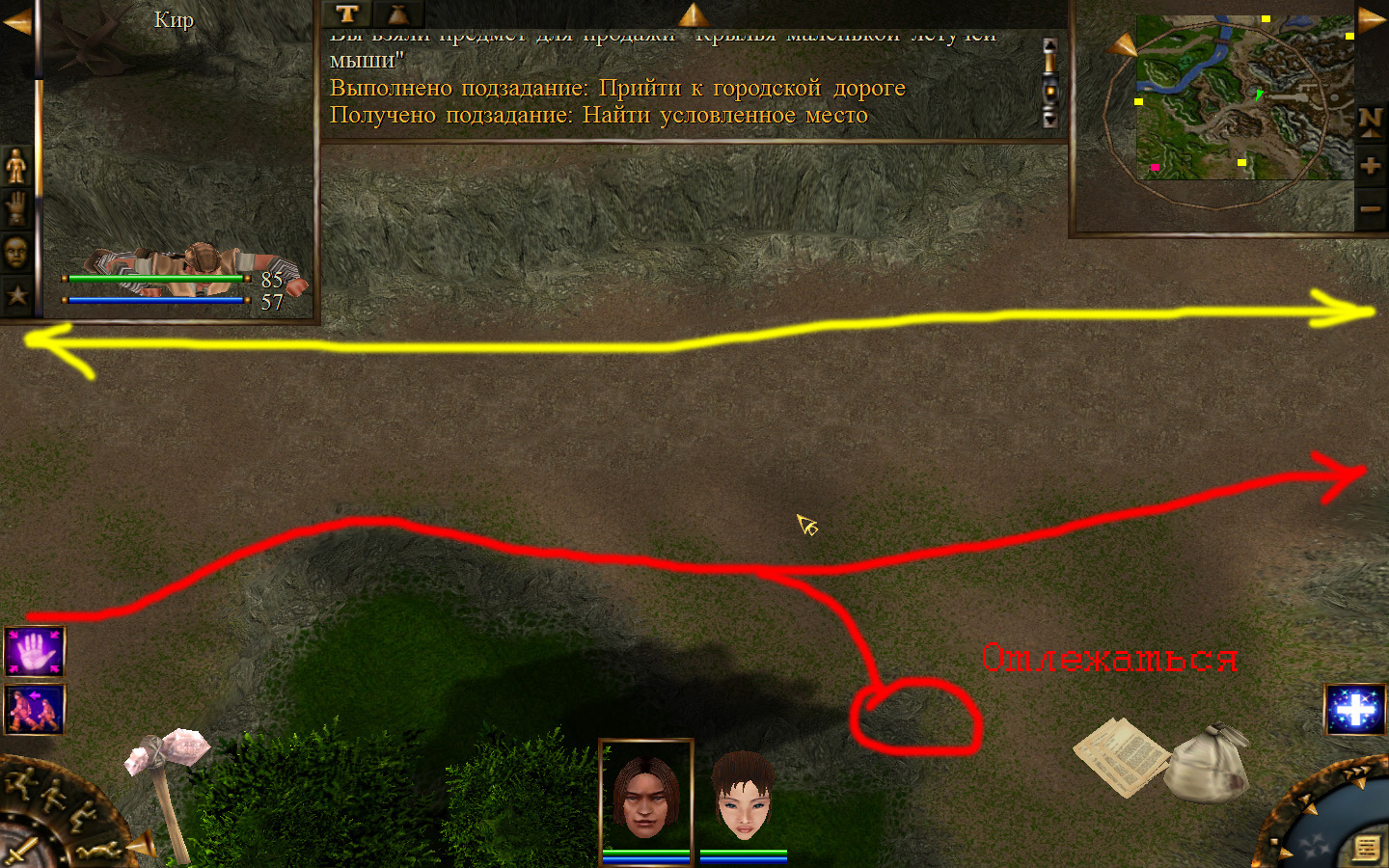Collapse Kir's panel with the left arrow
The image size is (1389, 868).
pos(16,22)
